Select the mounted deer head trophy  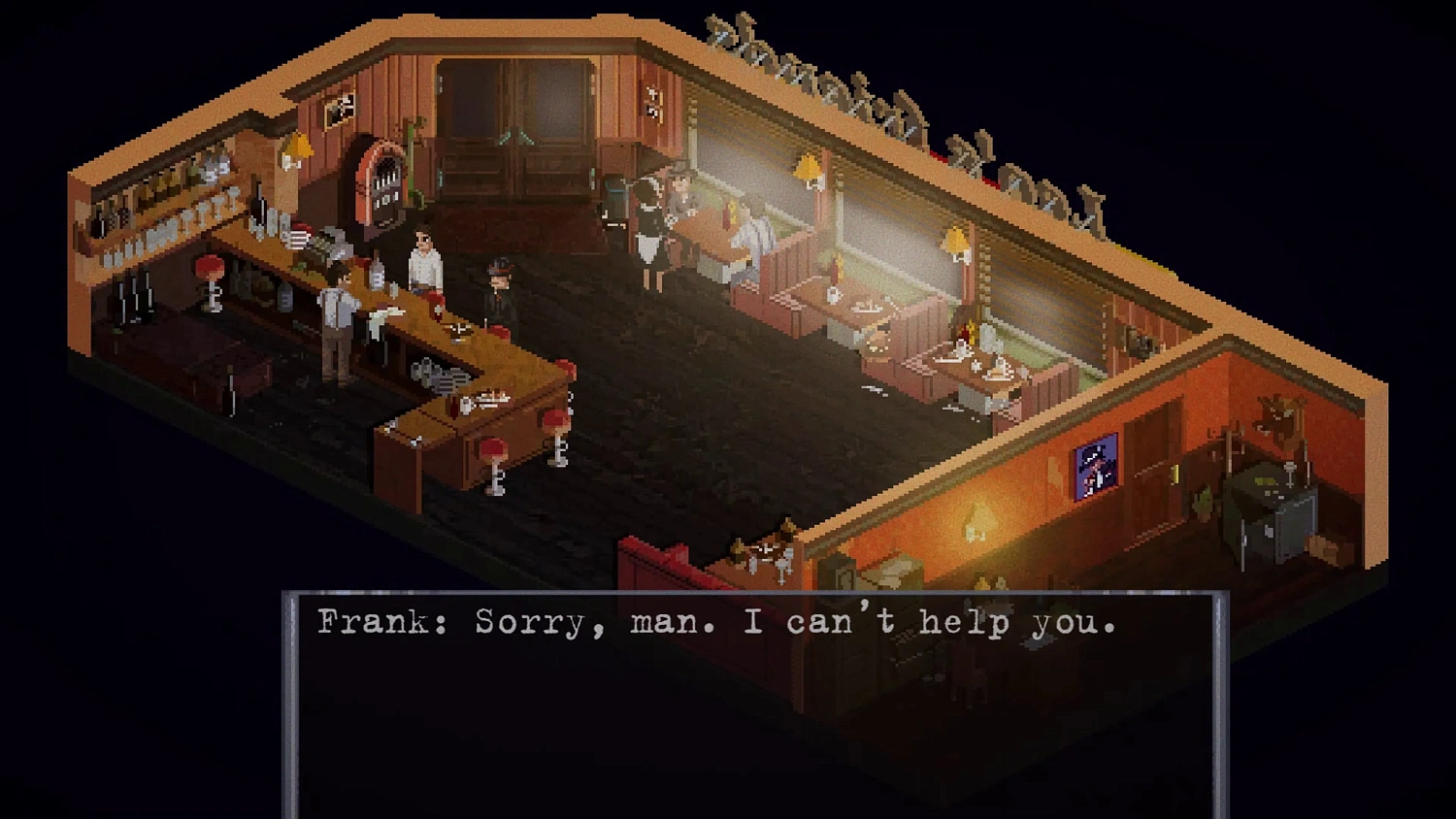(x=1279, y=417)
